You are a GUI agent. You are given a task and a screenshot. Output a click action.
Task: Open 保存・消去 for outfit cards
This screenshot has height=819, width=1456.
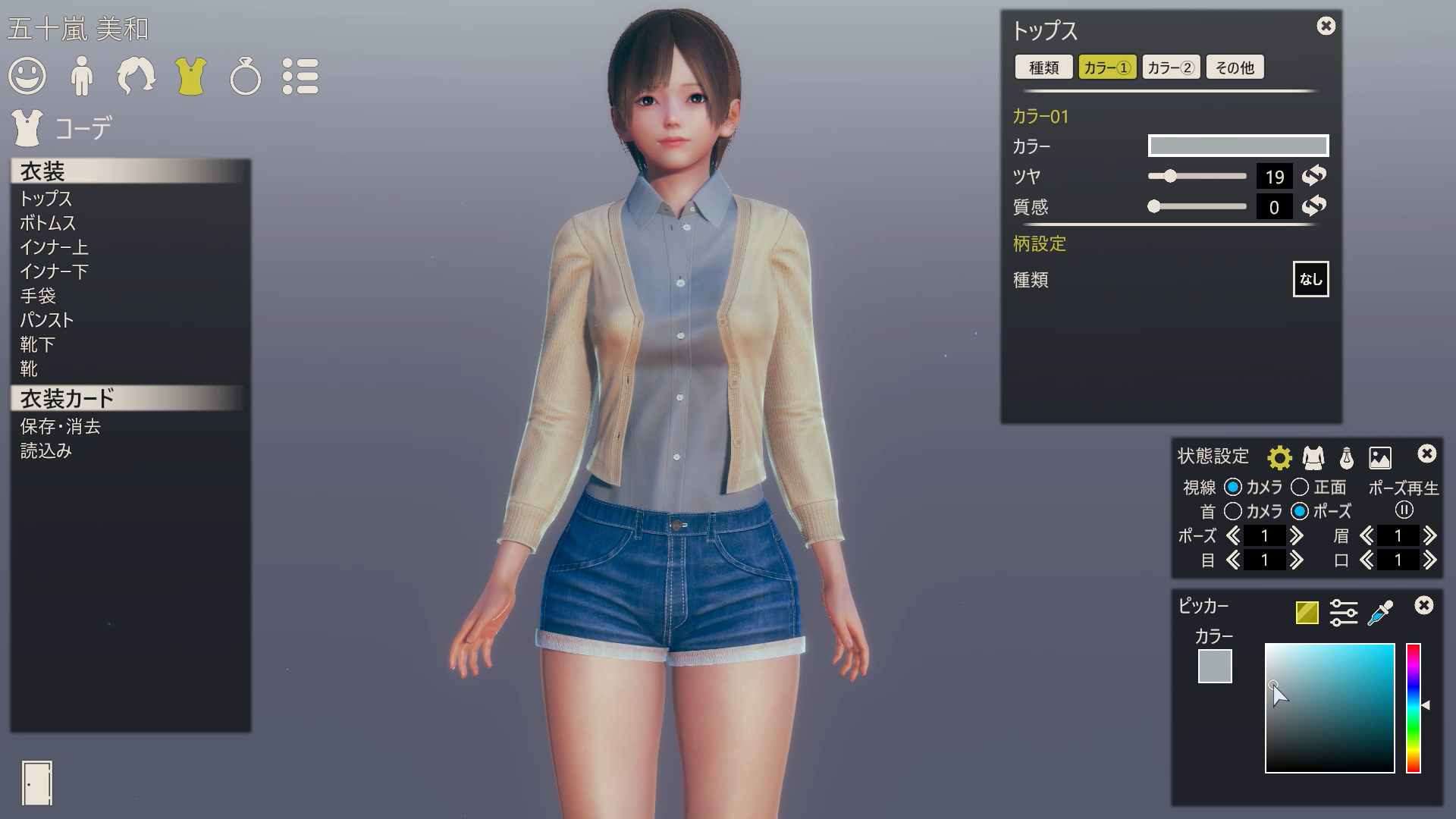pos(60,426)
